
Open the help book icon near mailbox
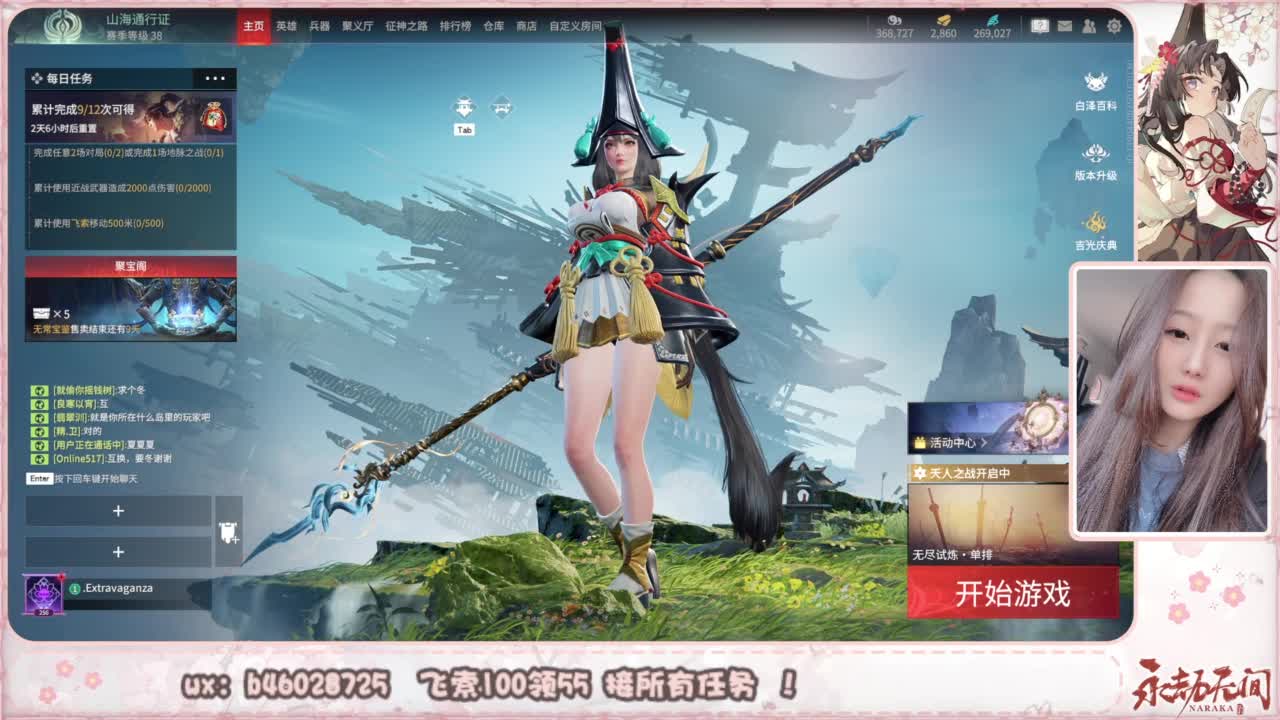(1038, 25)
